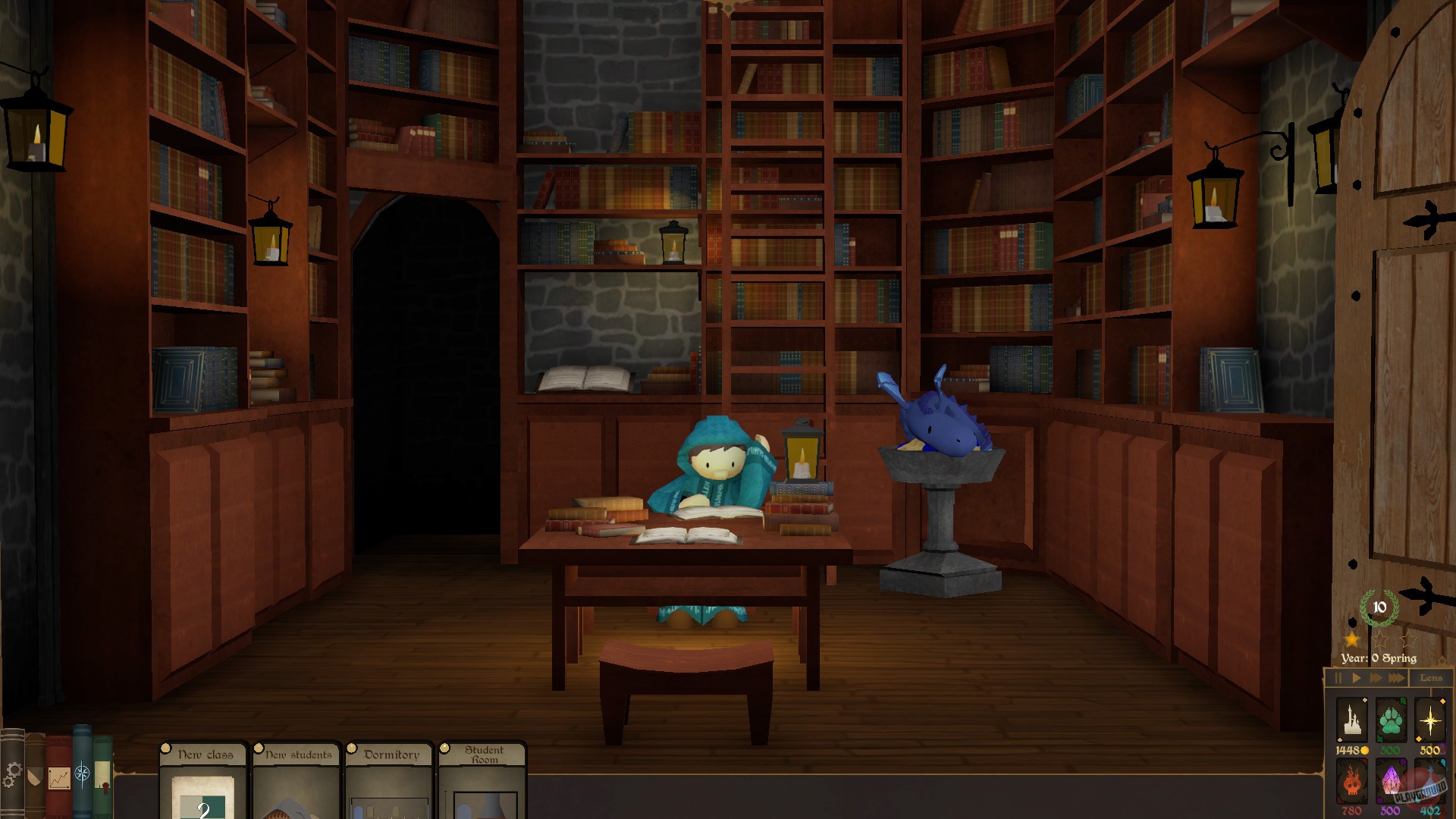
Task: Open the compass book on the shelf
Action: [81, 773]
